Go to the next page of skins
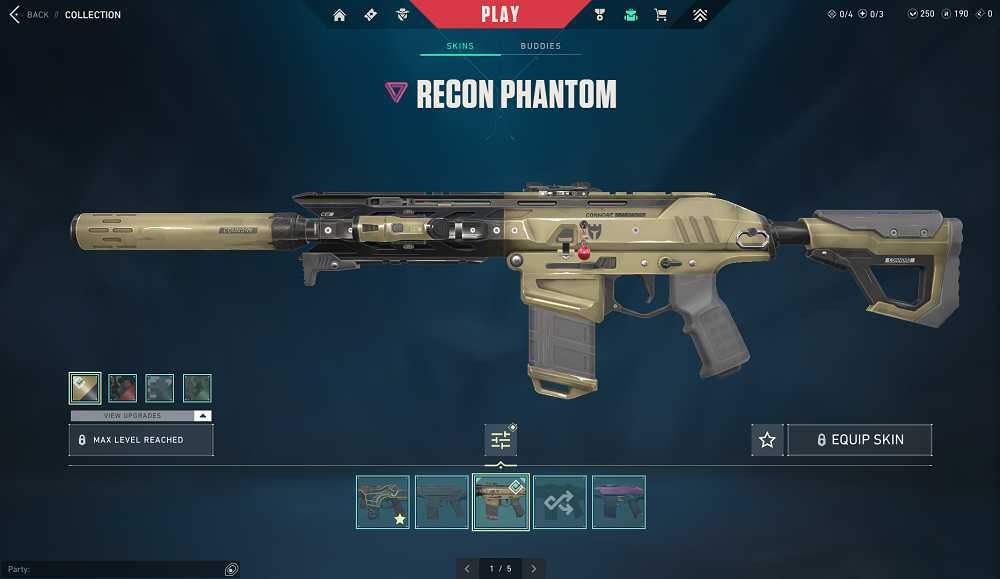 534,568
